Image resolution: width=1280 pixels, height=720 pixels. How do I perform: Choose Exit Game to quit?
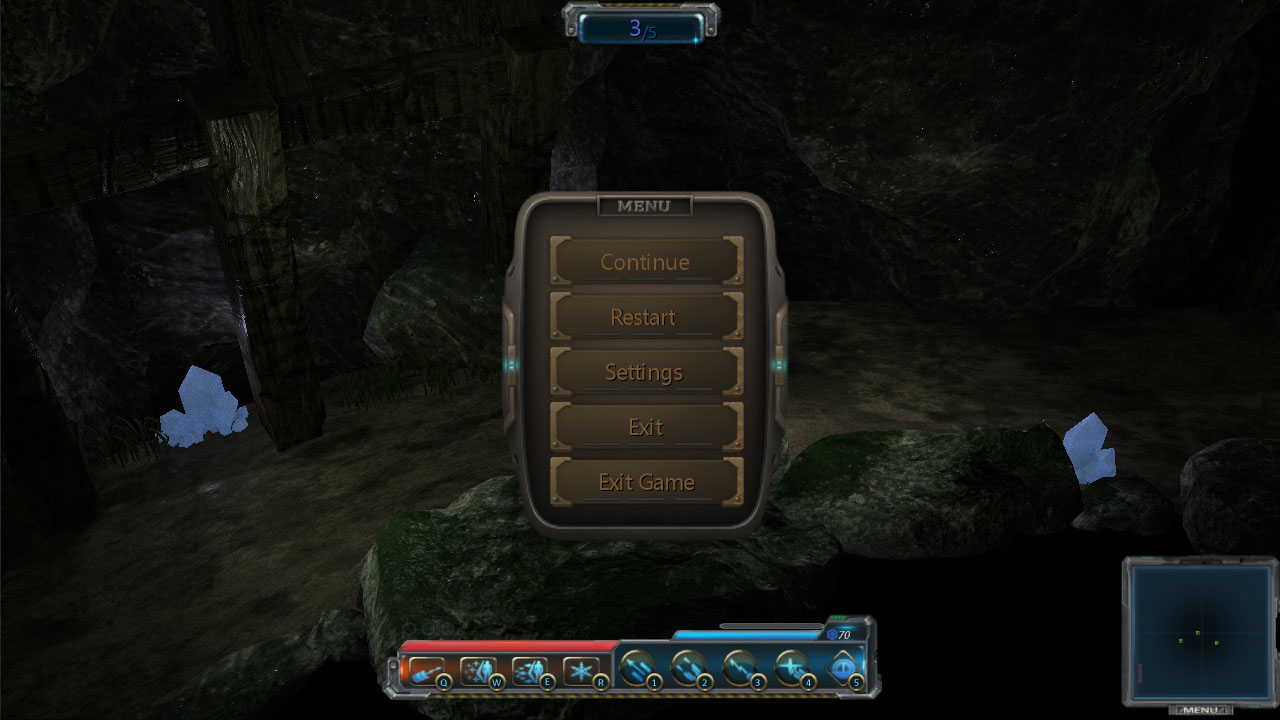(643, 482)
